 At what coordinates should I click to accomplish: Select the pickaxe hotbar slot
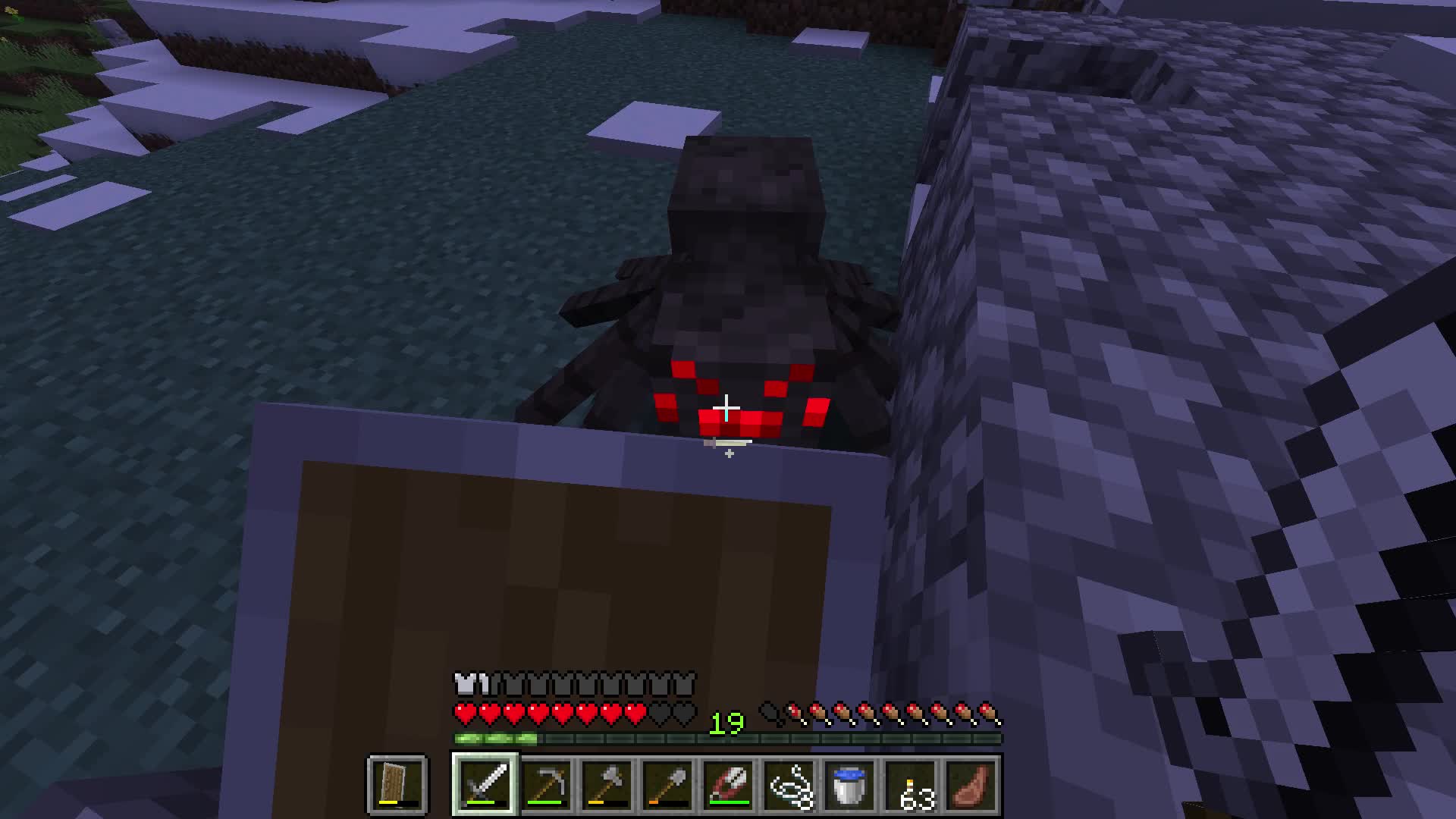click(x=548, y=786)
